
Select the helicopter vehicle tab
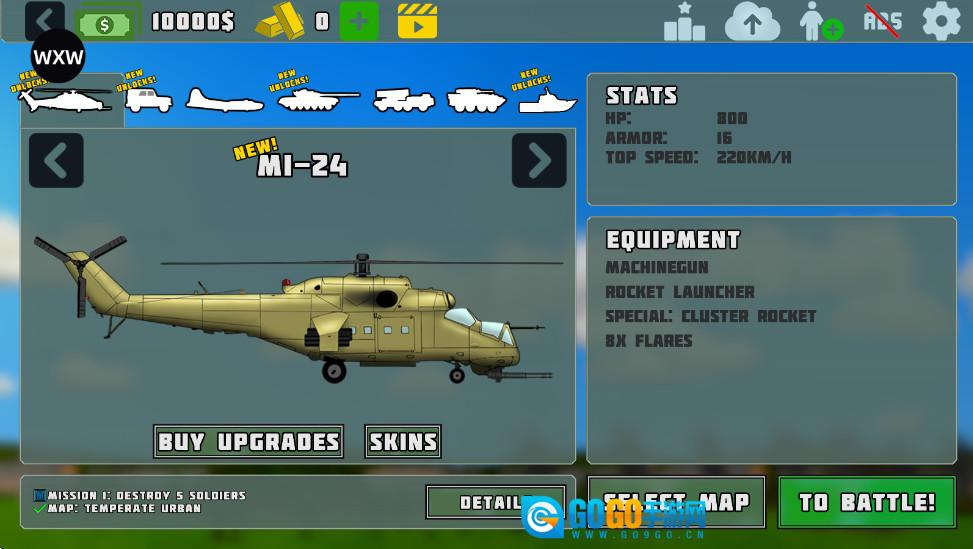68,100
